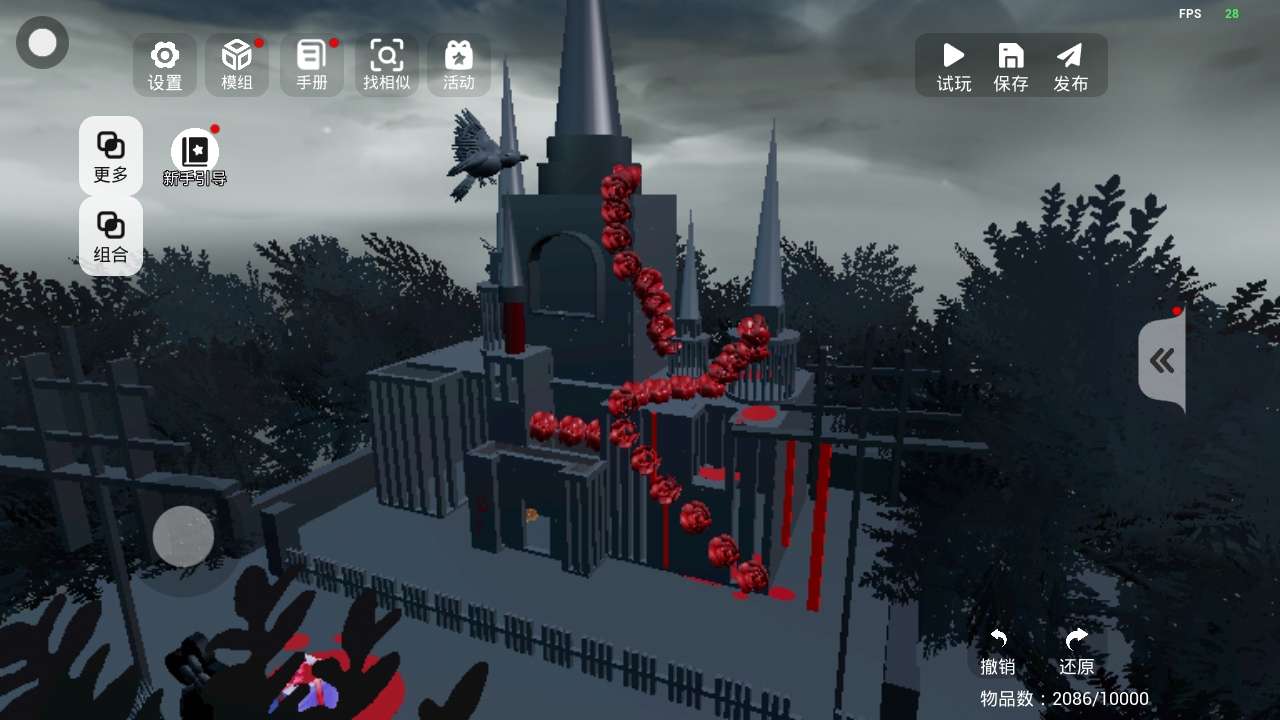This screenshot has width=1280, height=720.
Task: Launch the 找相似 find-similar tool
Action: point(387,65)
